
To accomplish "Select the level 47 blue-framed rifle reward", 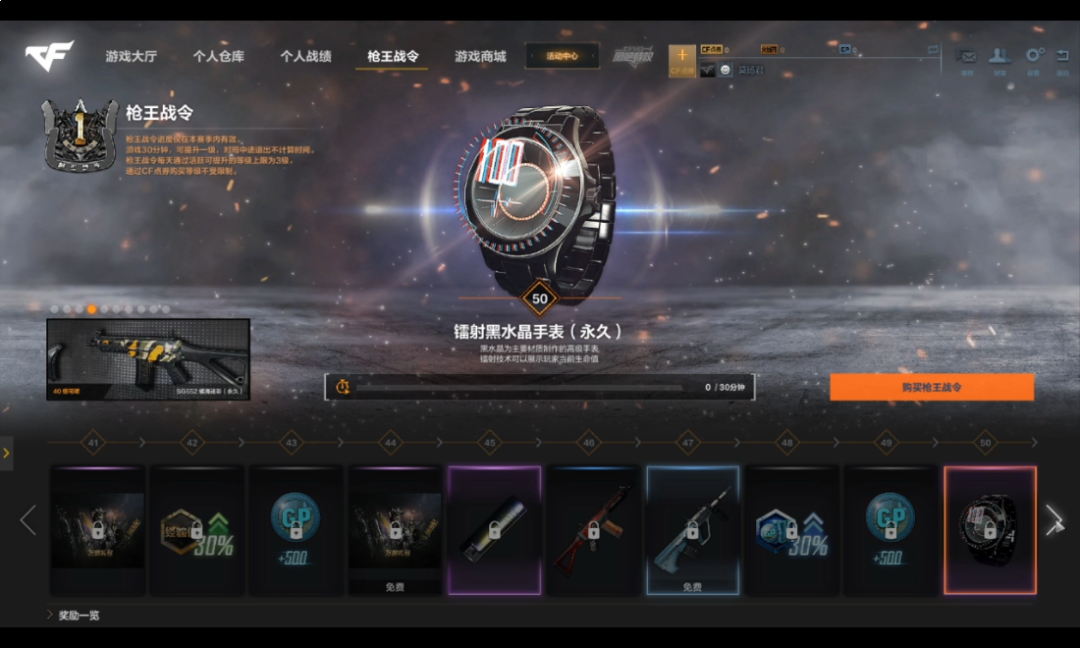I will tap(692, 530).
